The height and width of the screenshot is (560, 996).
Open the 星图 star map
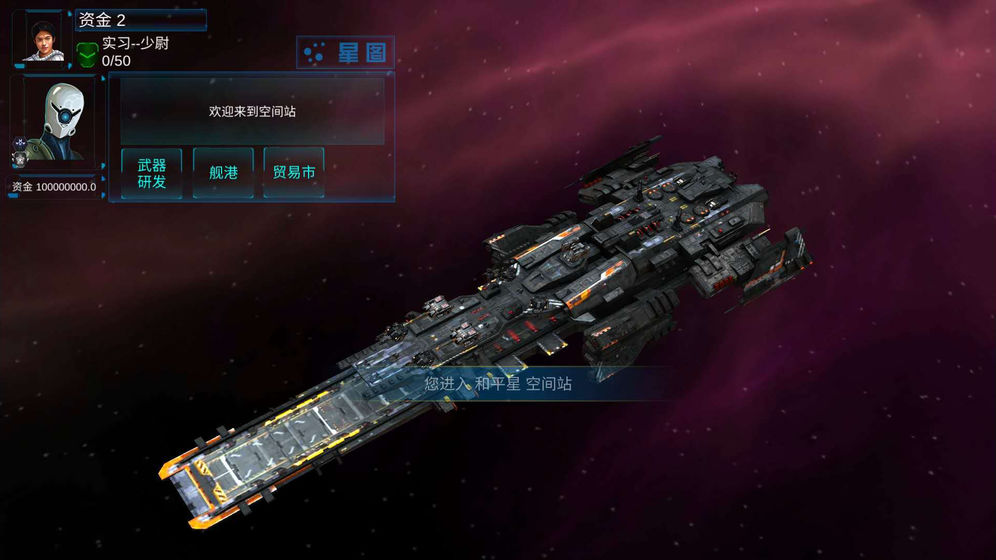(346, 53)
